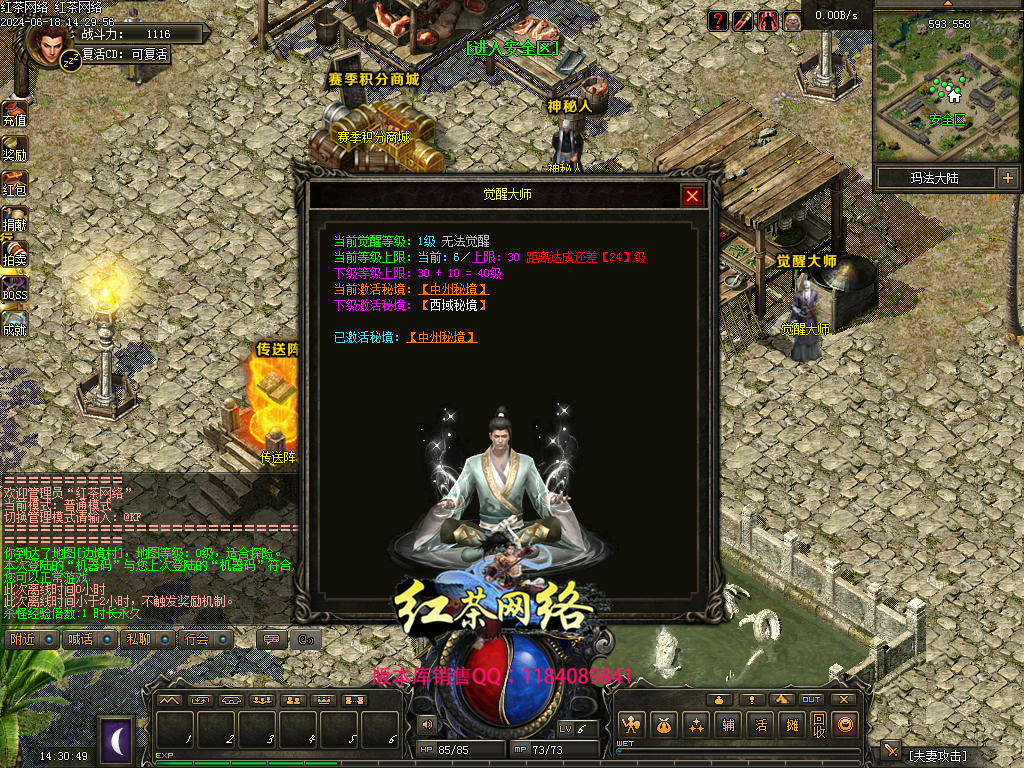This screenshot has width=1024, height=768.
Task: Click the 【中州秘境】 link under 已激活秘境
Action: click(x=442, y=338)
